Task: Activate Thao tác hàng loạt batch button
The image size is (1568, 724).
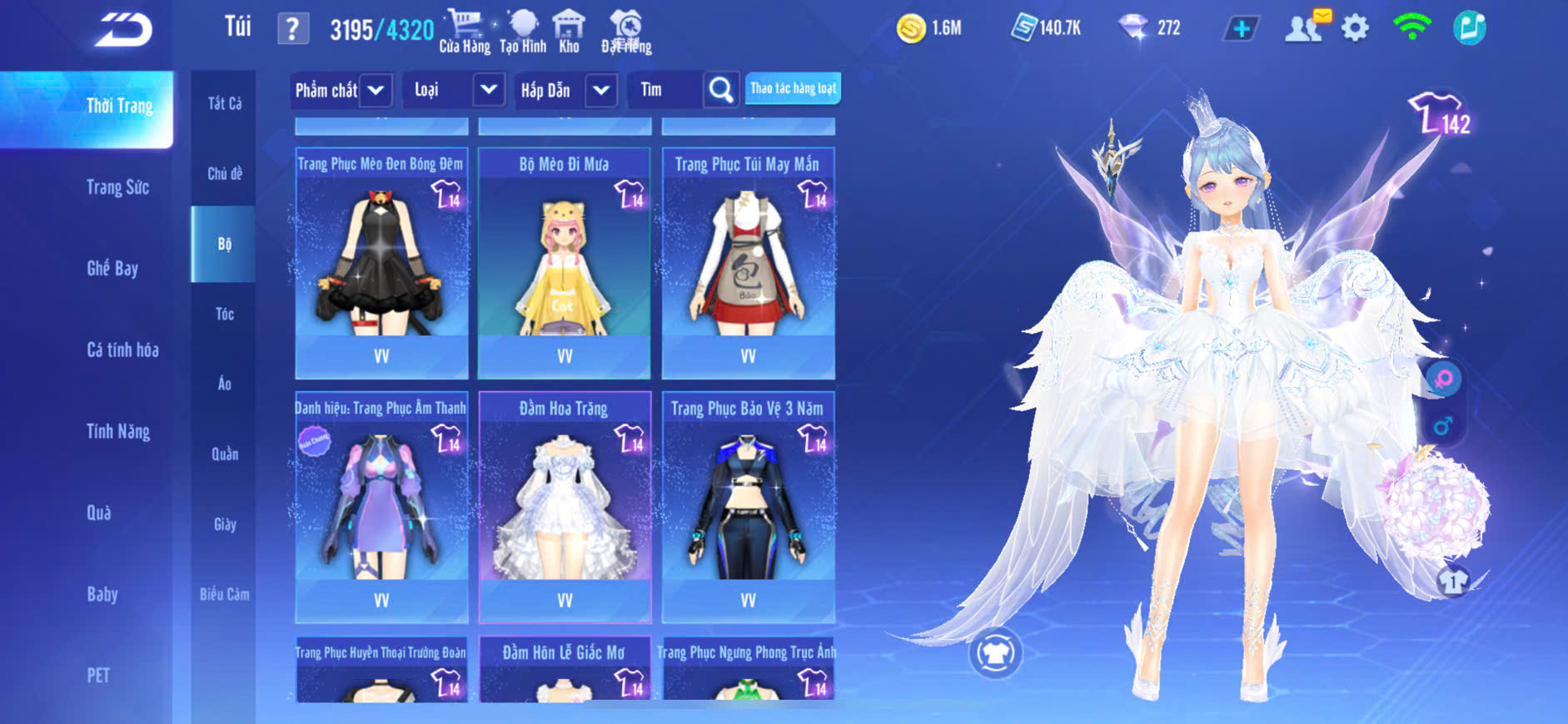Action: click(793, 88)
